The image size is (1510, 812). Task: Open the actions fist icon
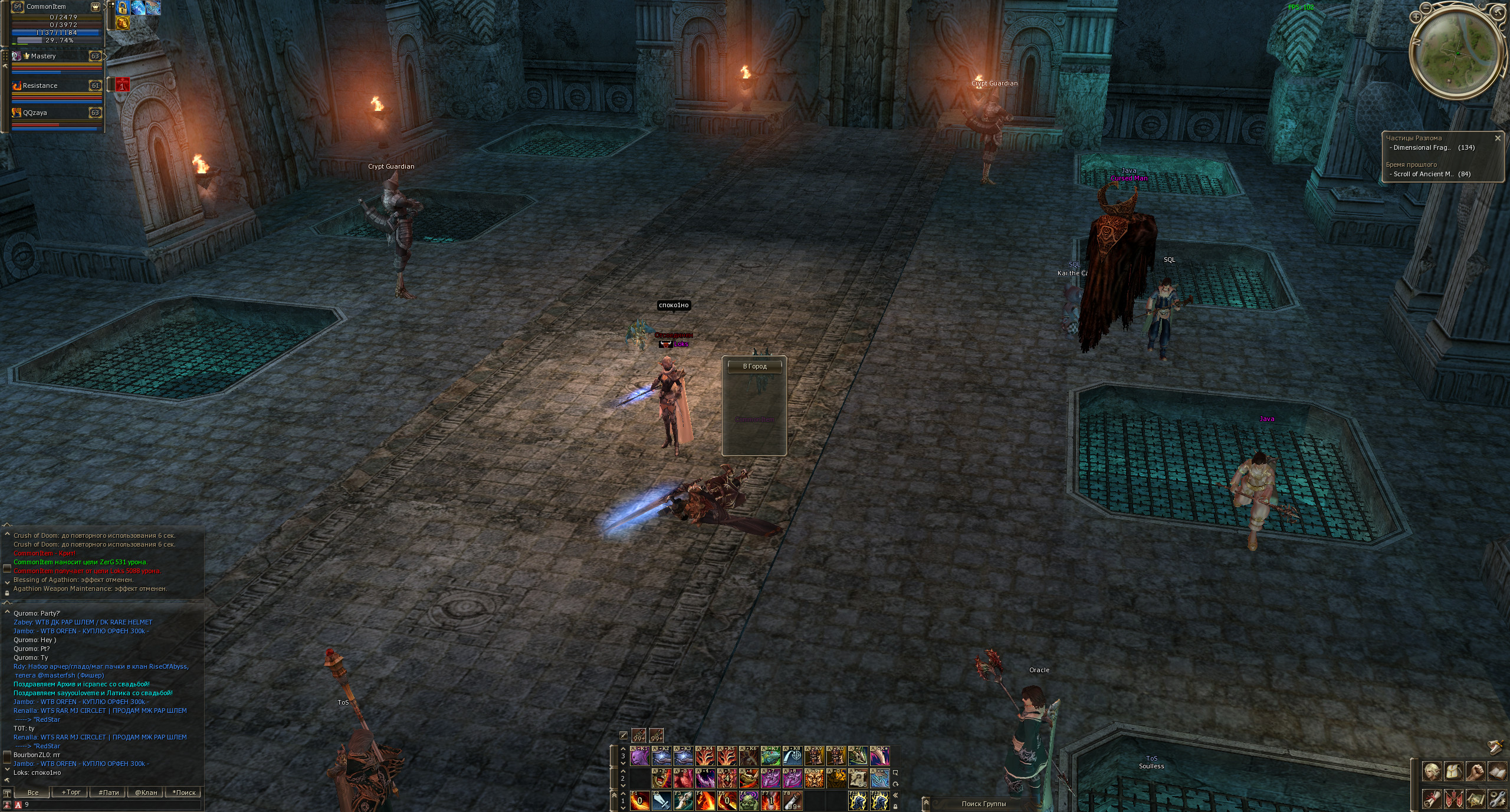[1475, 771]
